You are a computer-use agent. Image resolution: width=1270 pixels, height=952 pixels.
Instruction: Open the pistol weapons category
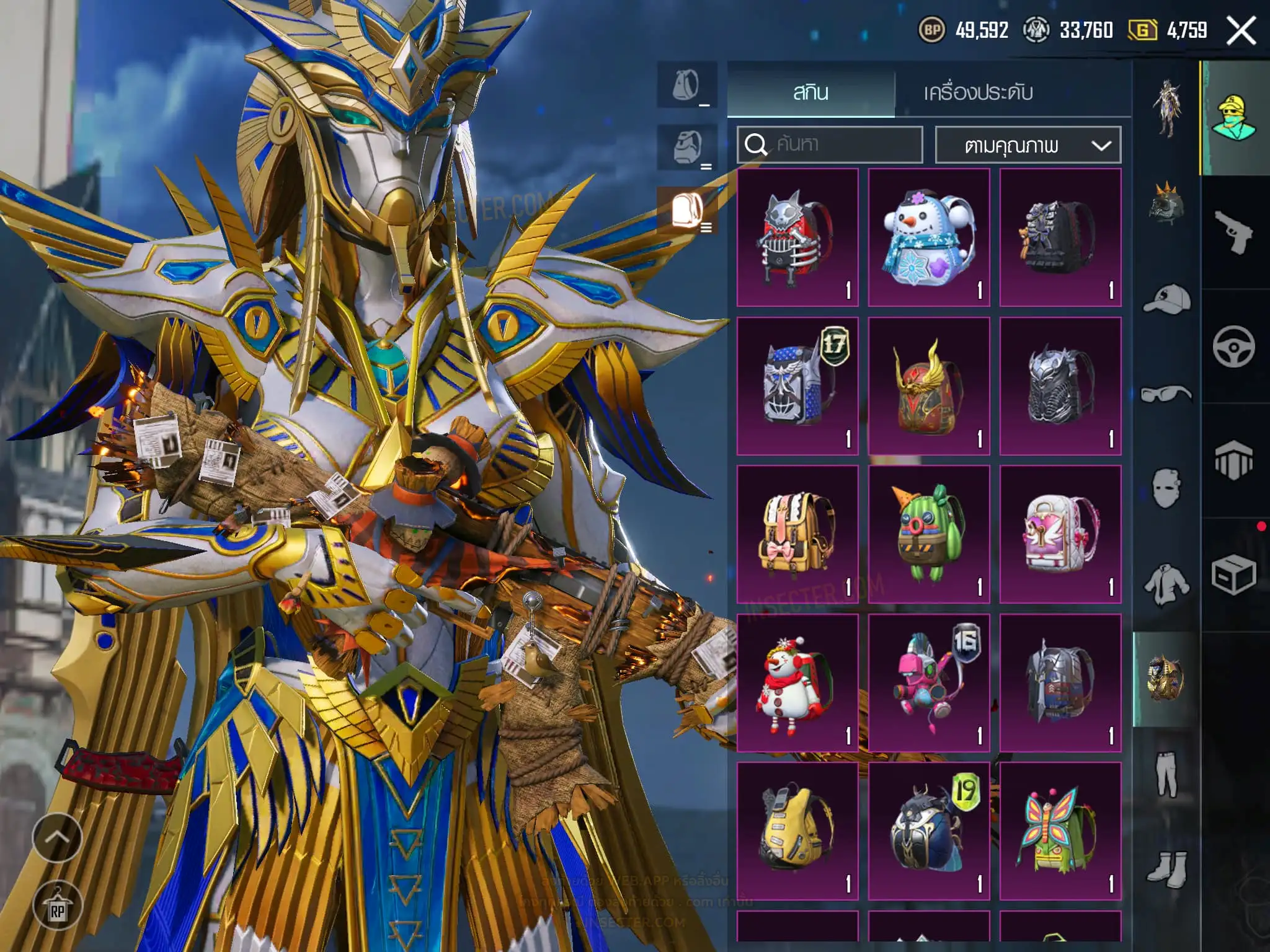[1233, 232]
